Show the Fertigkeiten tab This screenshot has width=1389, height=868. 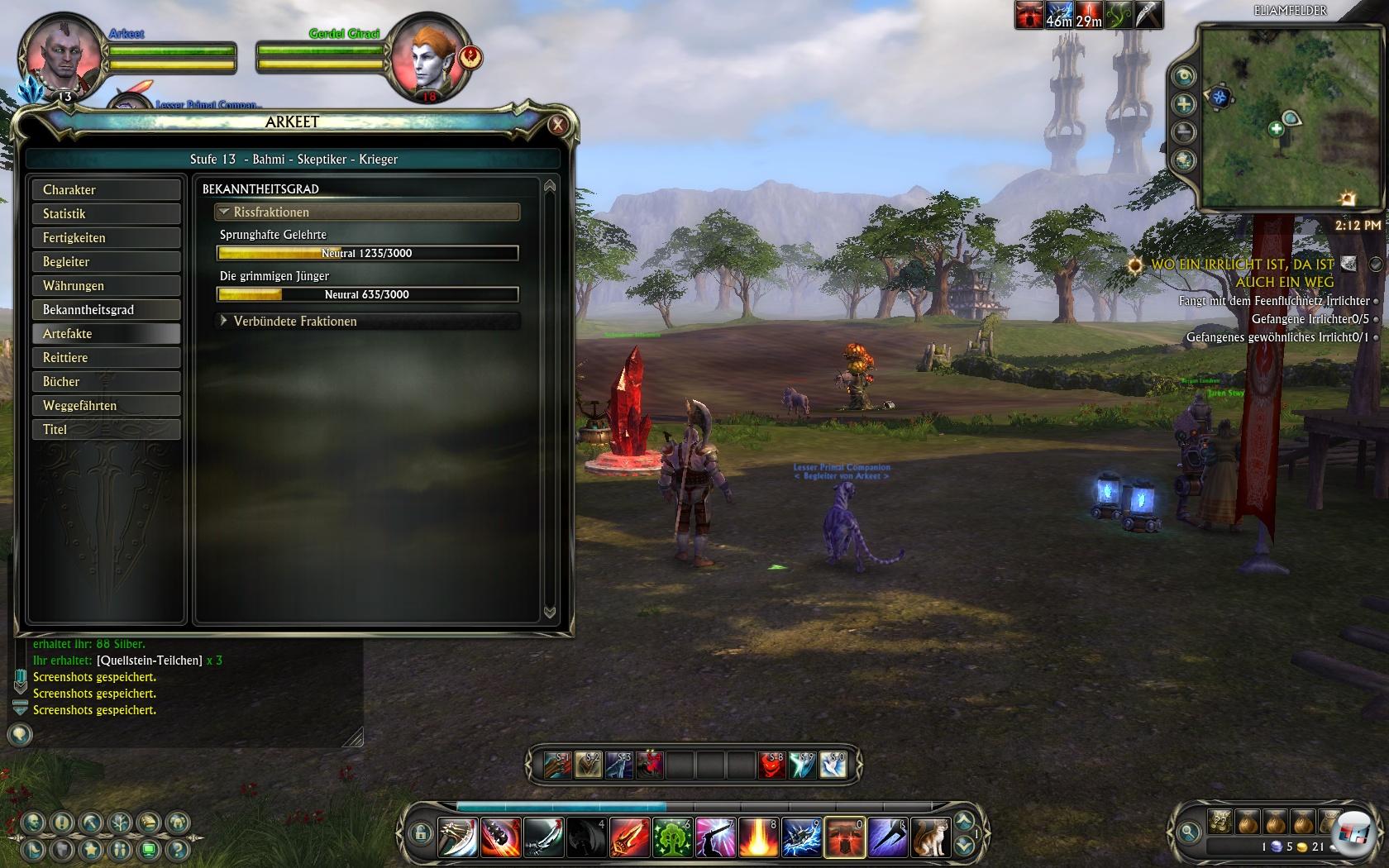[x=106, y=237]
